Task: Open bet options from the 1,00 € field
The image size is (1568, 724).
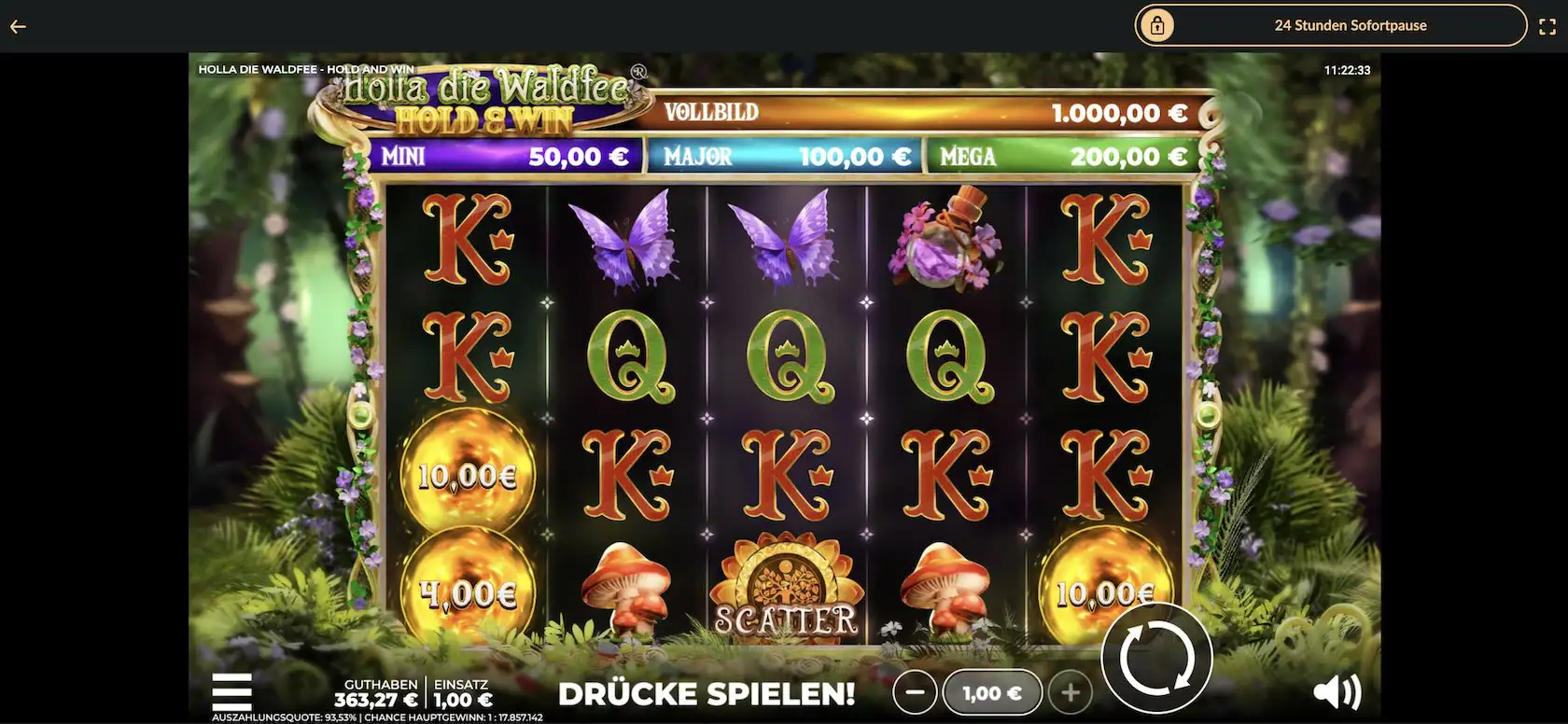Action: point(992,692)
